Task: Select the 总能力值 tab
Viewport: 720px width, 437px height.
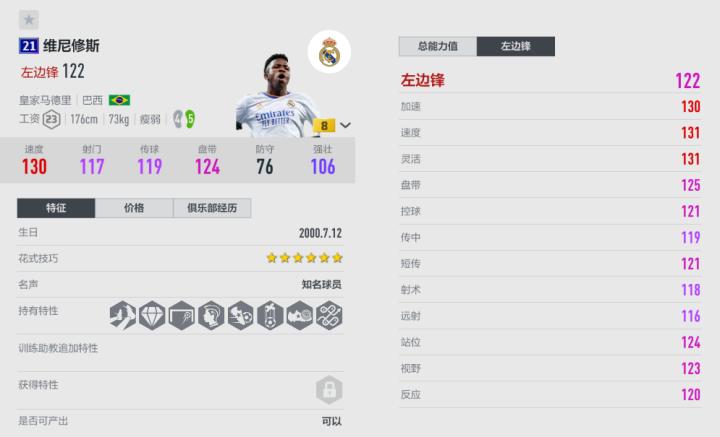Action: coord(437,46)
